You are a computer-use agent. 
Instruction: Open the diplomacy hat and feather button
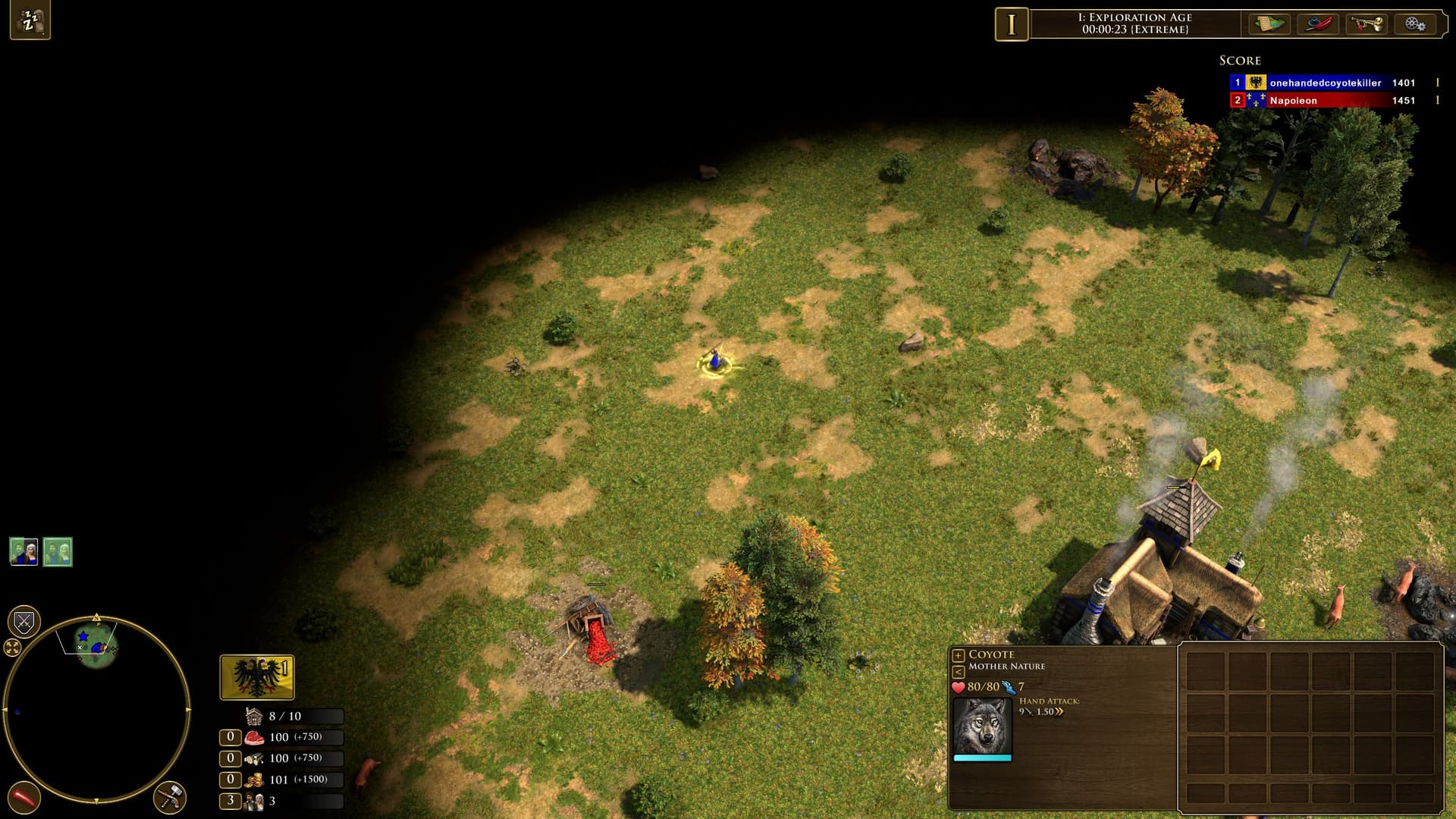[1319, 24]
